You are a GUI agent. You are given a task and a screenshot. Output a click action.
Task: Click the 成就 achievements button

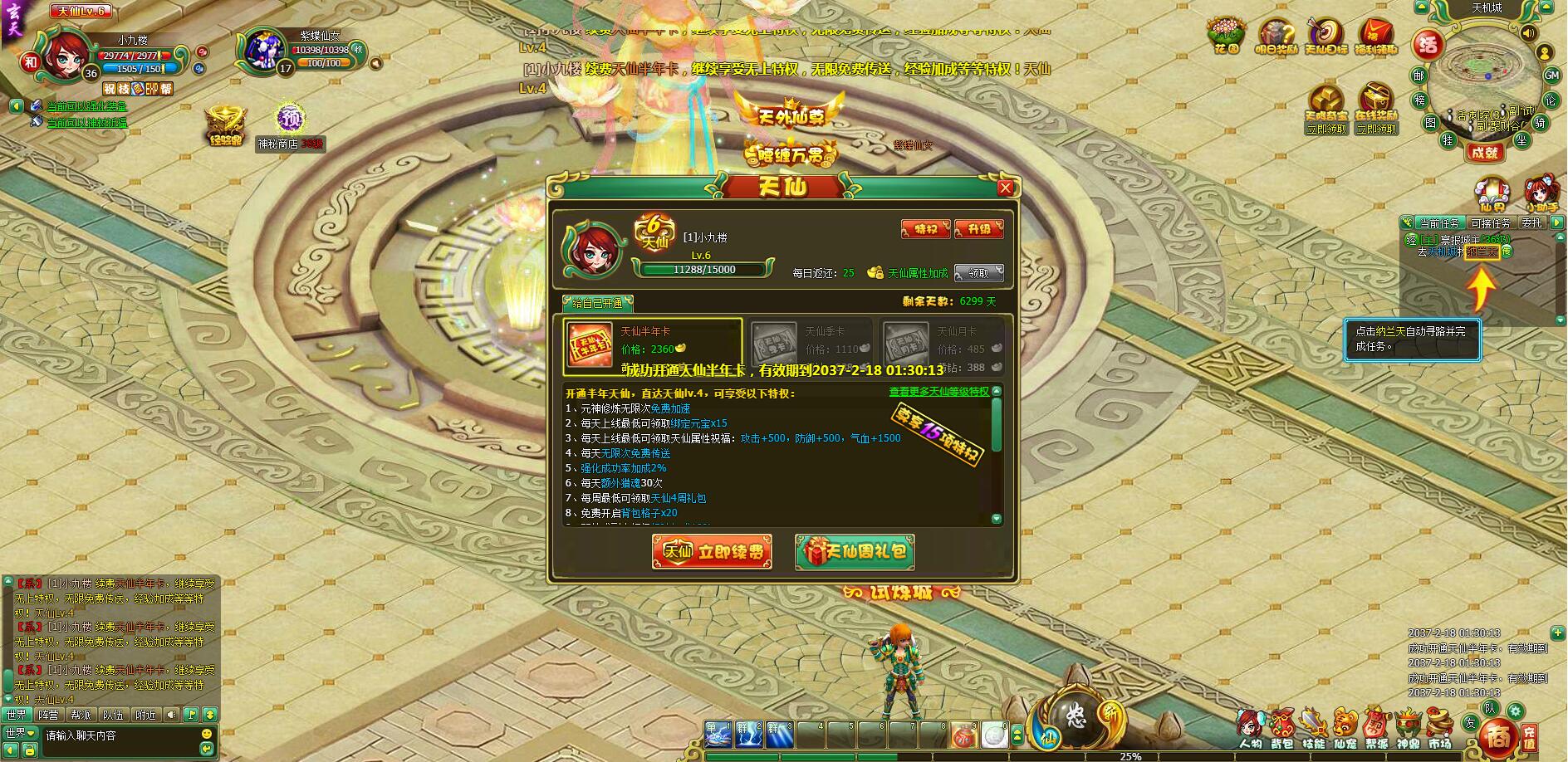tap(1483, 152)
